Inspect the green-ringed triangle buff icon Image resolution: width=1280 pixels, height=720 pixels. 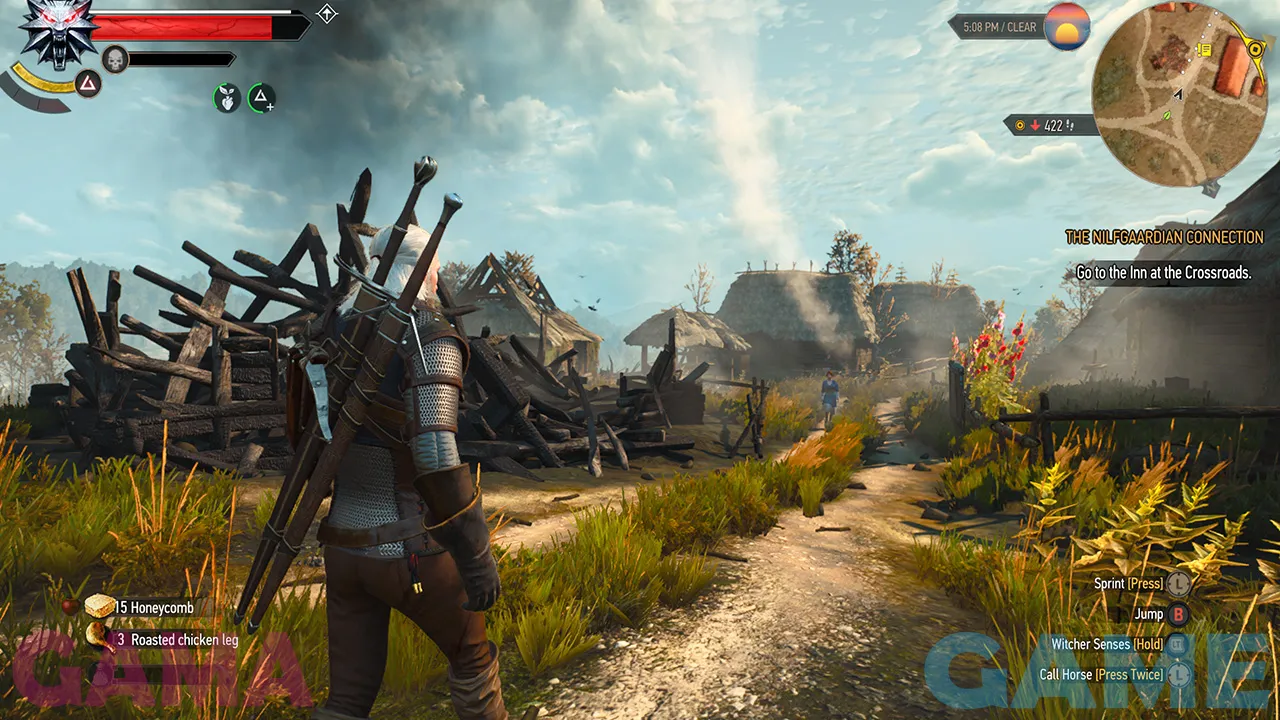pos(261,97)
